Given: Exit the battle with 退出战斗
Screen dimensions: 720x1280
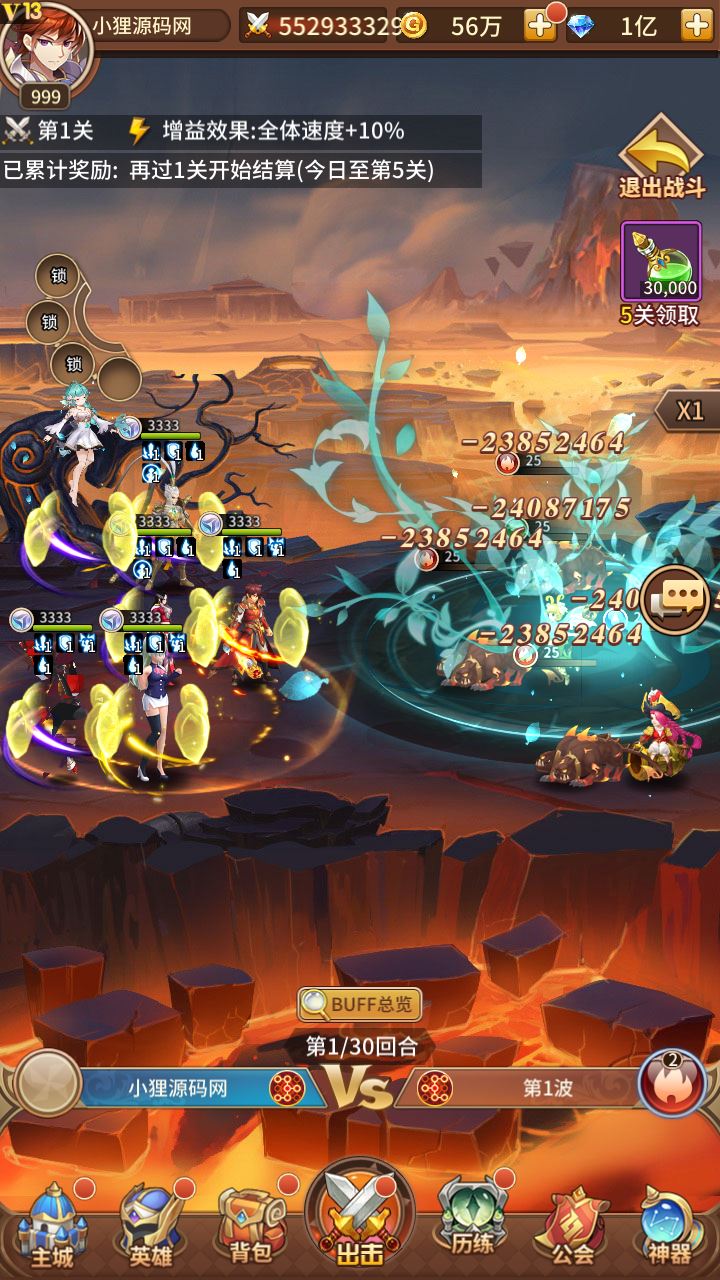Looking at the screenshot, I should click(661, 160).
